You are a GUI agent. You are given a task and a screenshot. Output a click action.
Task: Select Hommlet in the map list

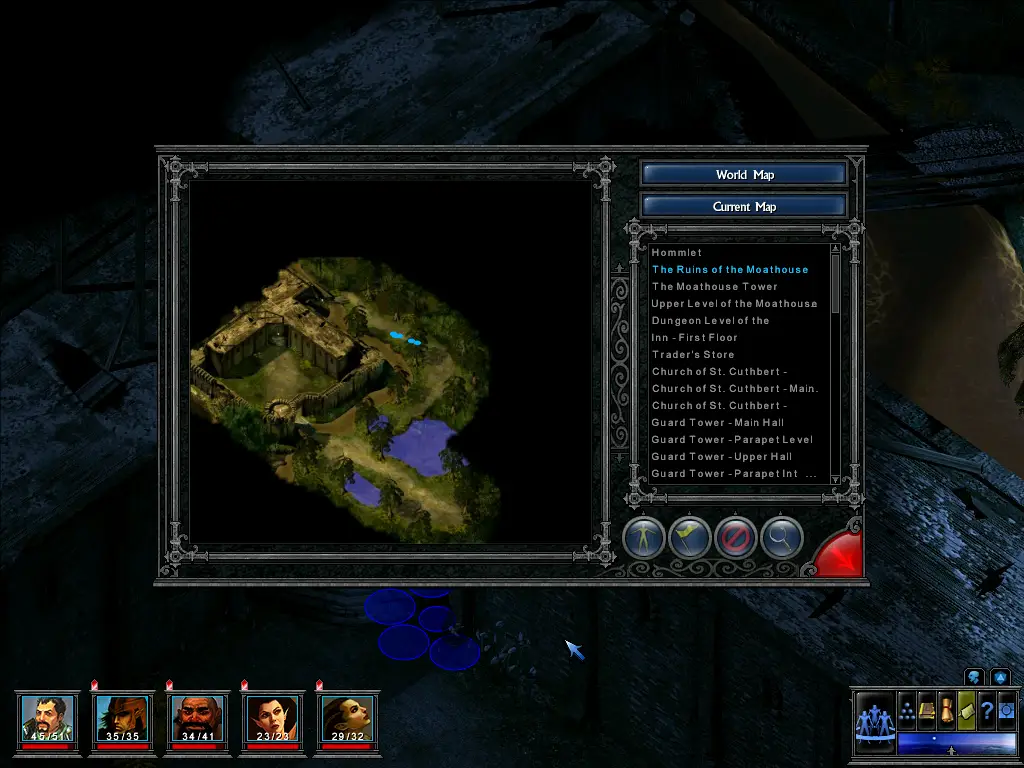coord(677,253)
